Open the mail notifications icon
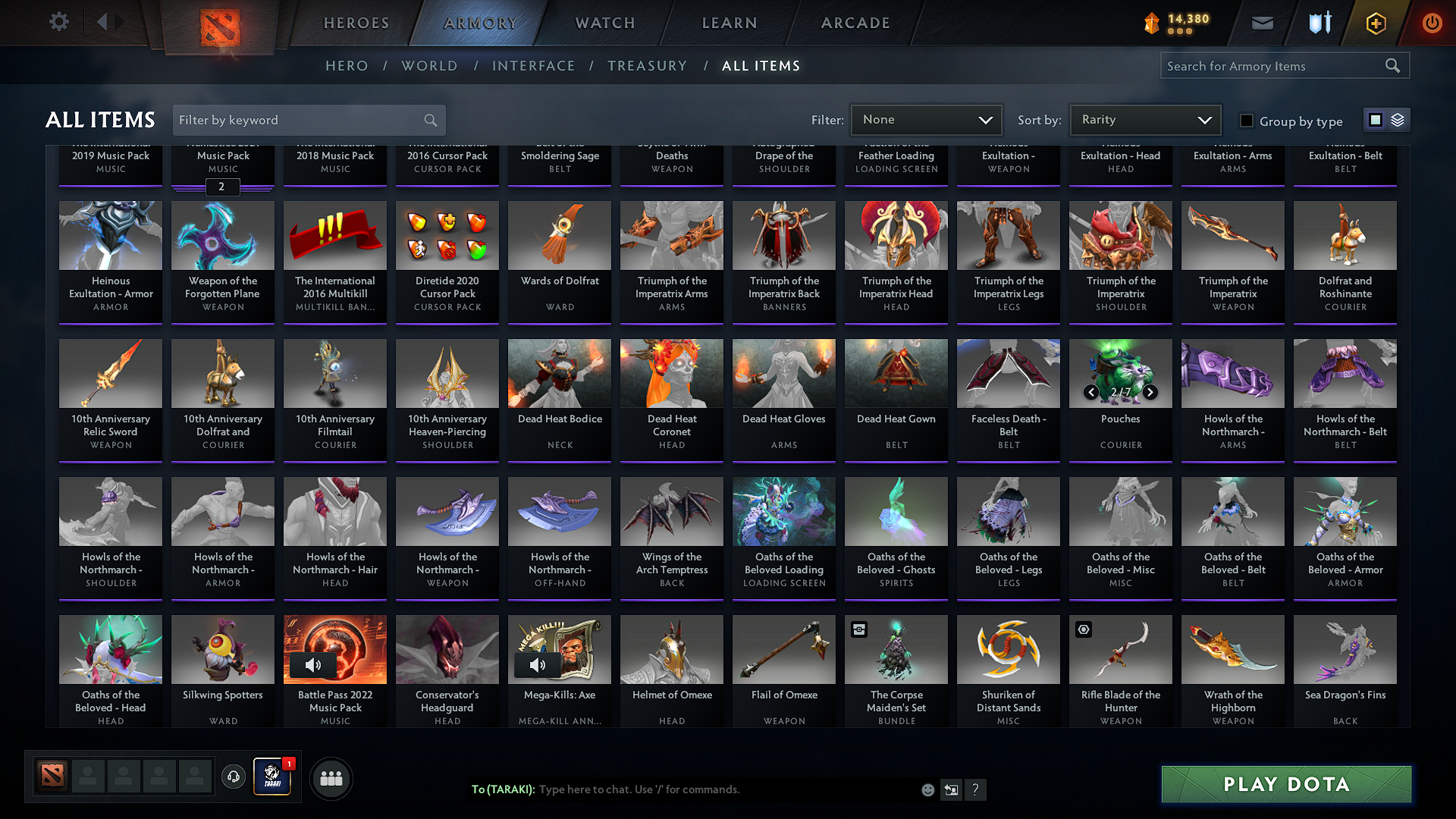 1262,22
